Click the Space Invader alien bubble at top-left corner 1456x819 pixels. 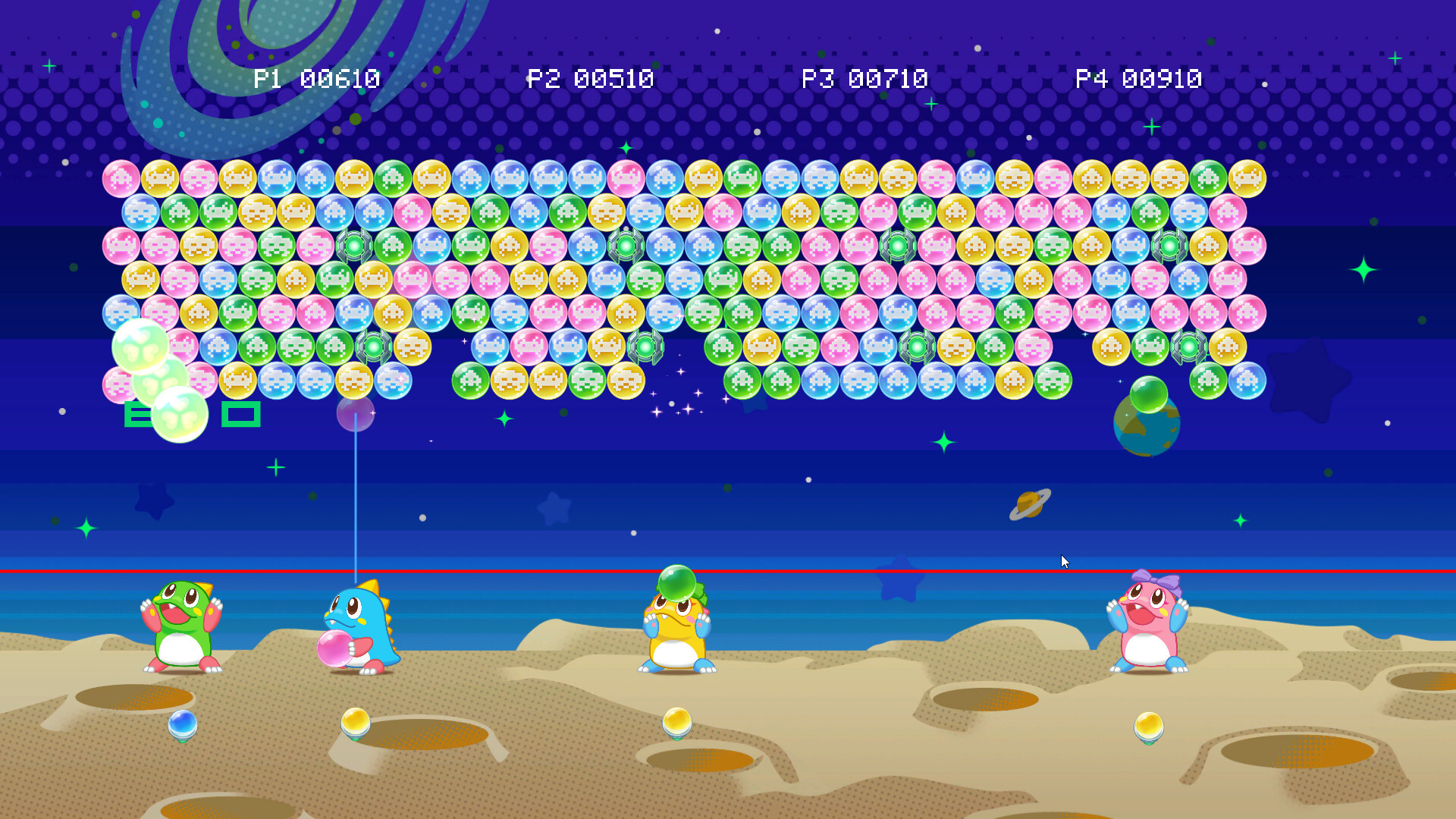pyautogui.click(x=121, y=179)
